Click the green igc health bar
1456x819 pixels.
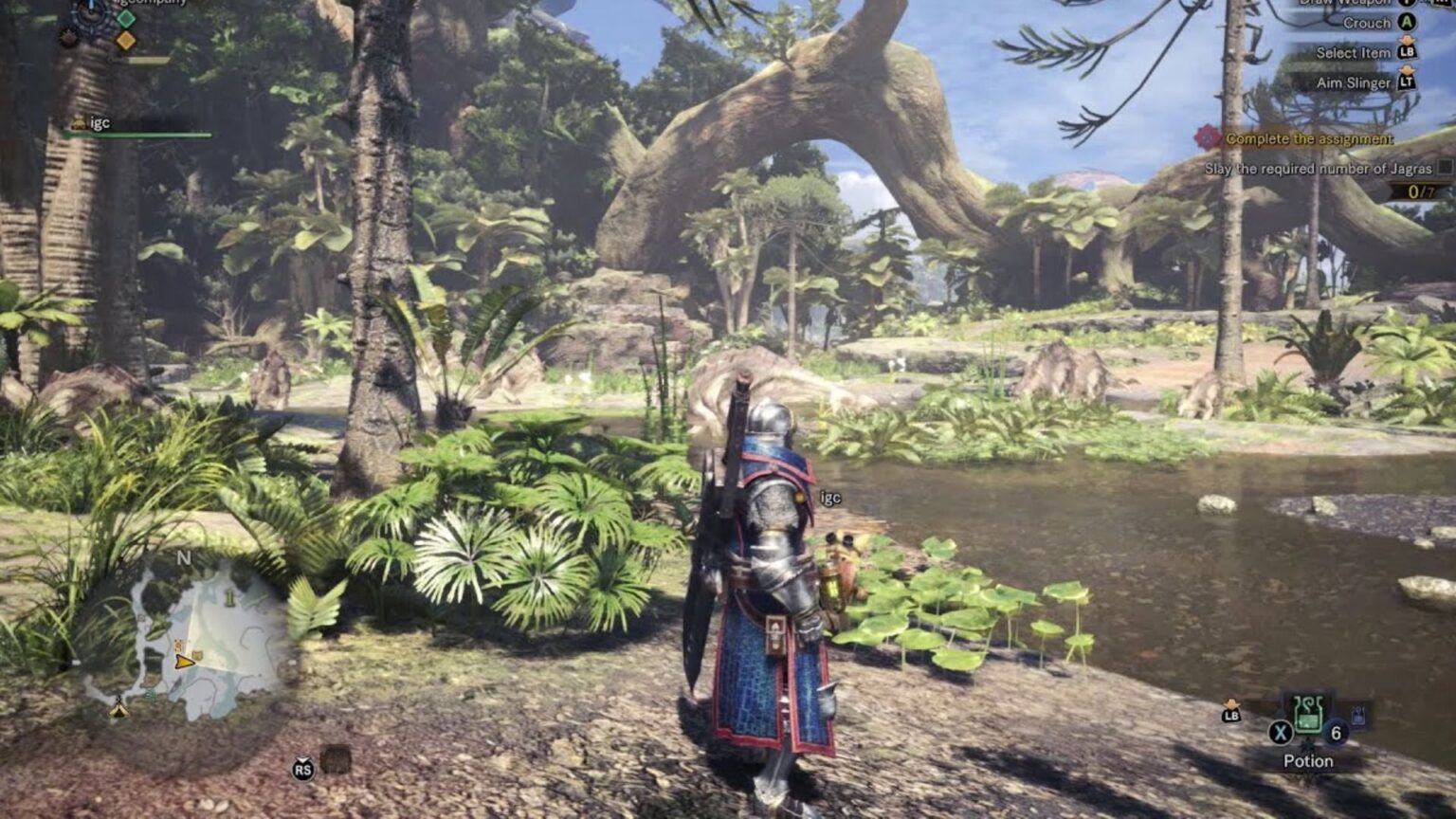coord(137,135)
